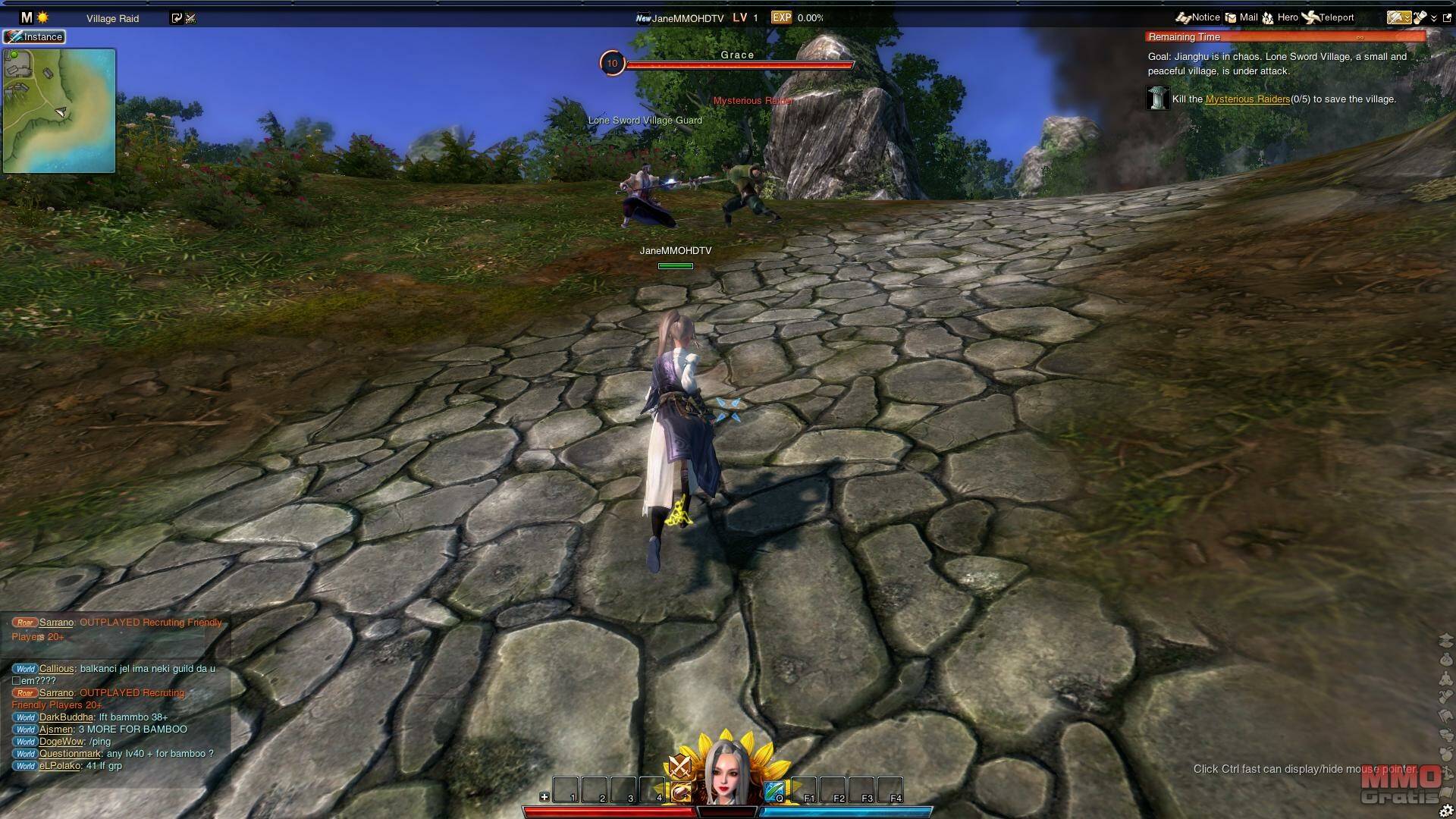1456x819 pixels.
Task: Open the Mail inbox
Action: pos(1241,17)
